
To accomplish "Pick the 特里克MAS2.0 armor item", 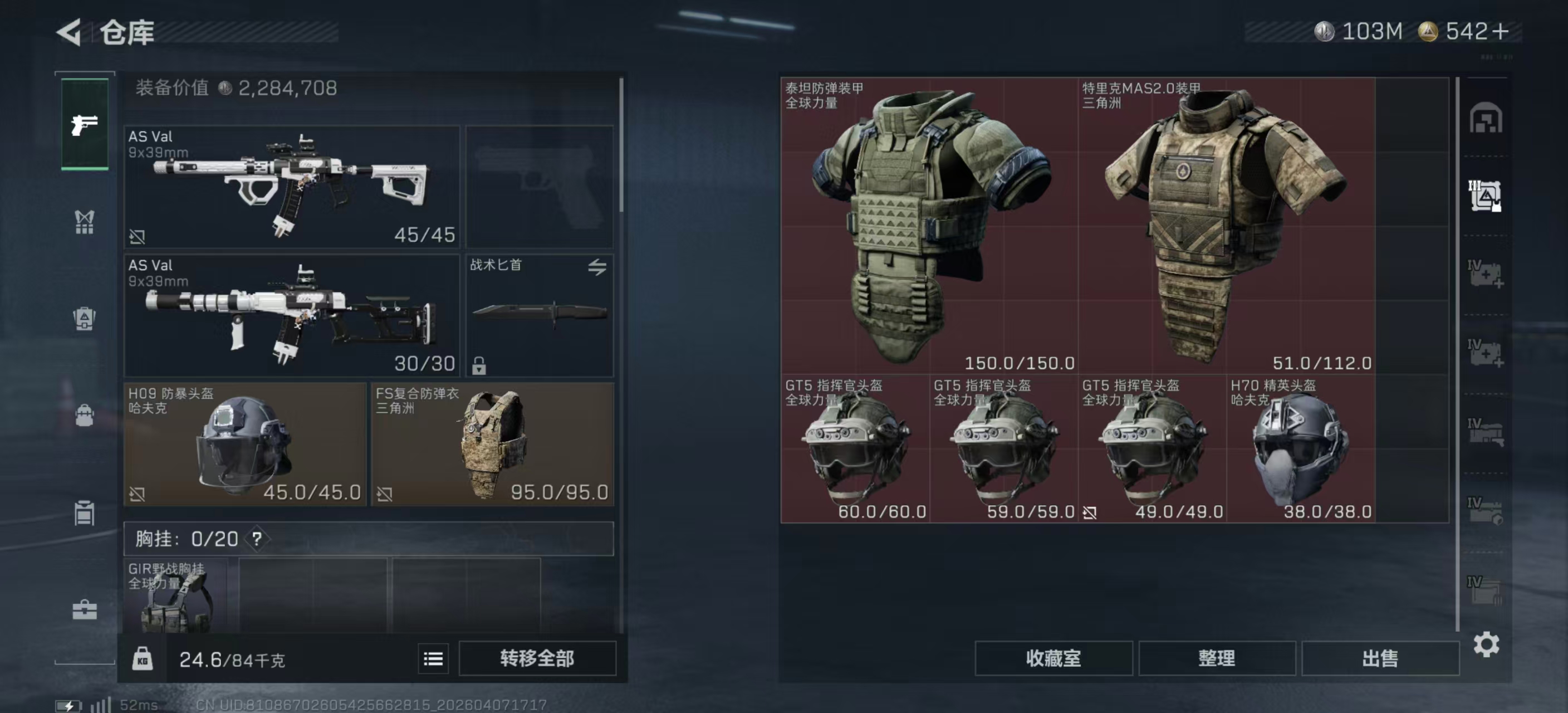I will (x=1226, y=225).
